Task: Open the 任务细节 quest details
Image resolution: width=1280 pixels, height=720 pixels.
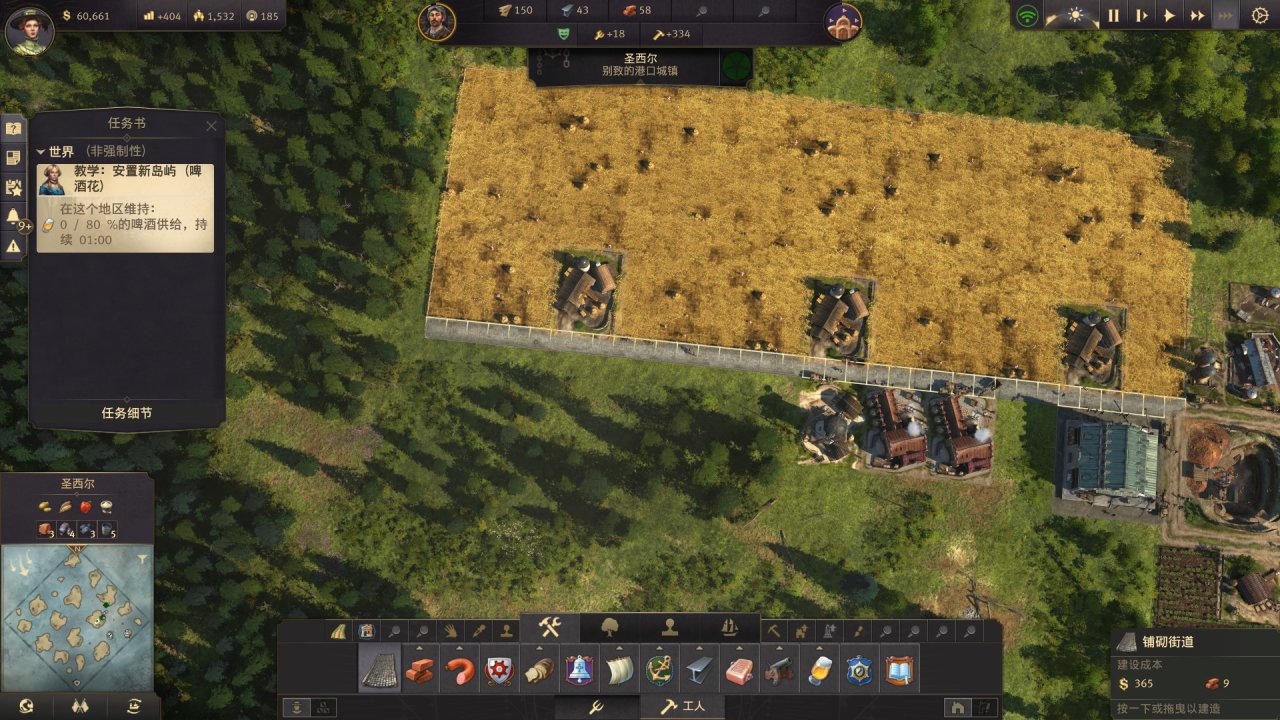Action: click(x=127, y=413)
